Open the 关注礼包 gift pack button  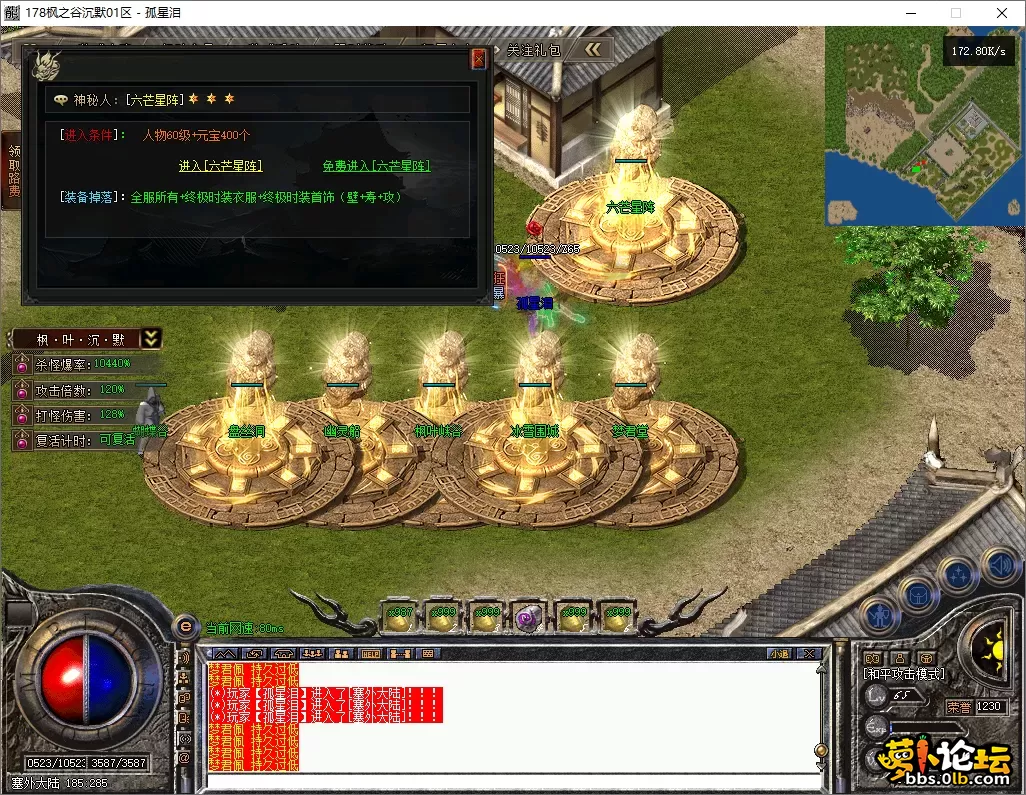pyautogui.click(x=534, y=49)
